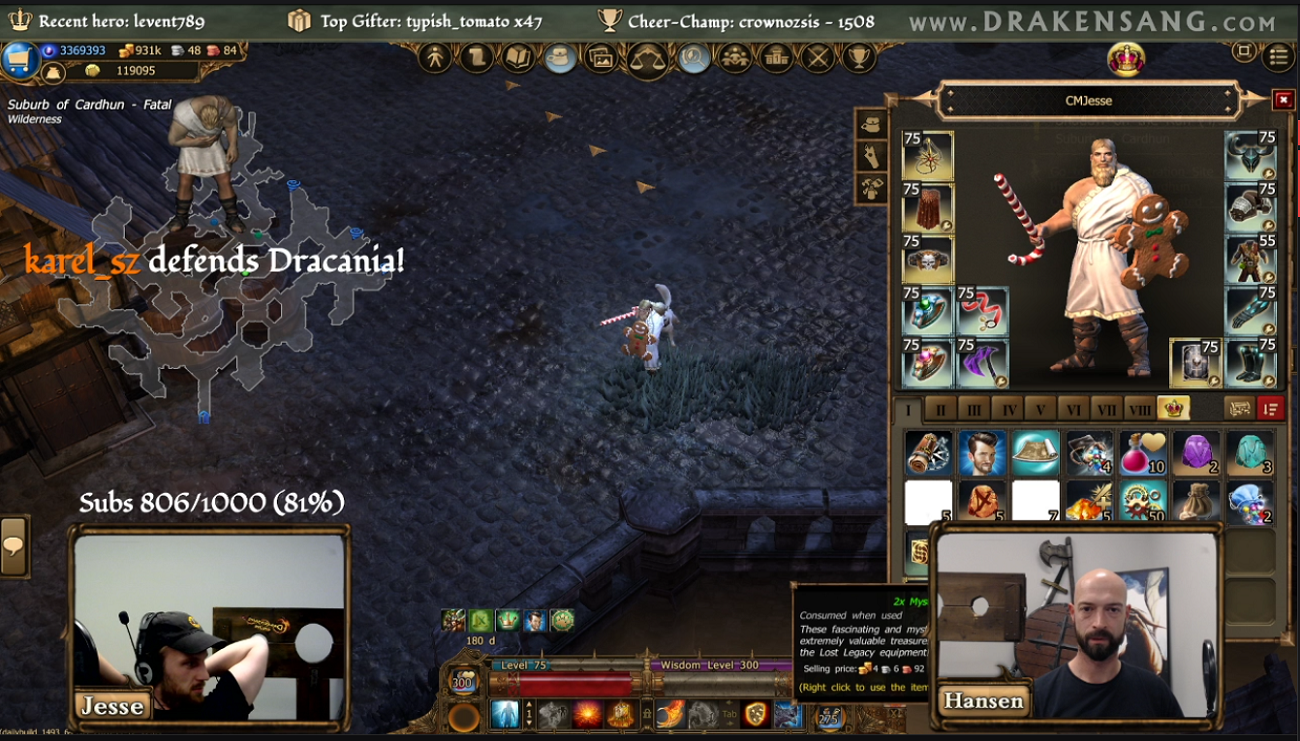This screenshot has width=1300, height=741.
Task: Open the character stats icon
Action: coord(435,58)
